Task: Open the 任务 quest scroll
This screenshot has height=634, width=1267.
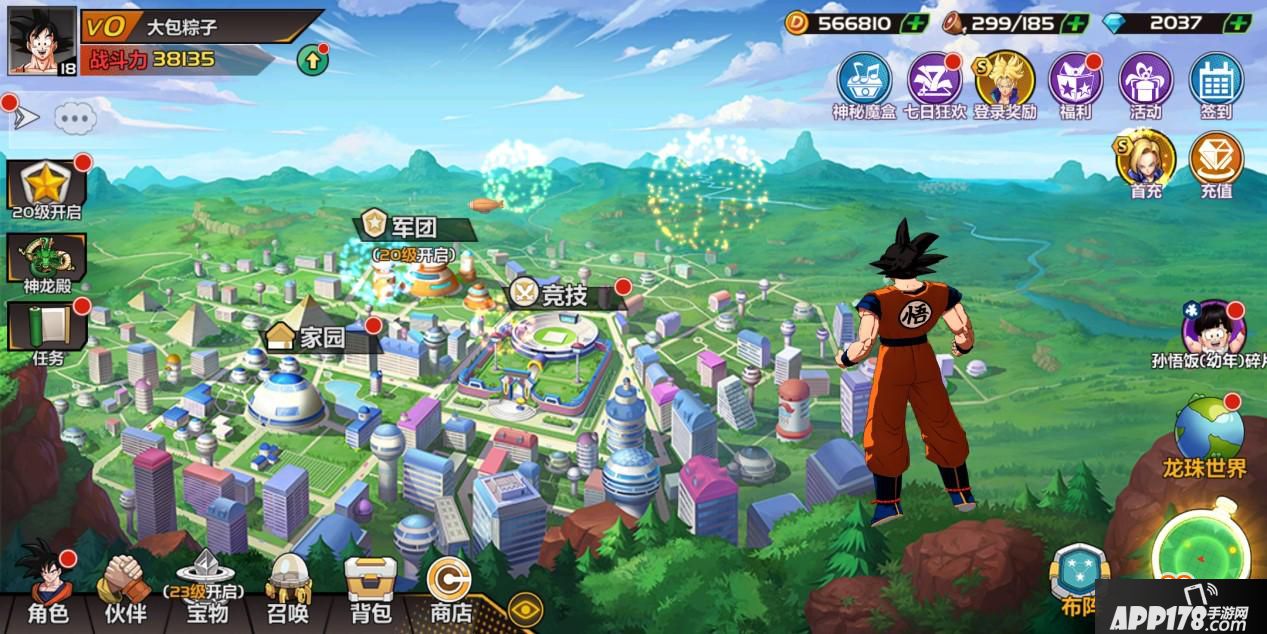Action: coord(46,332)
